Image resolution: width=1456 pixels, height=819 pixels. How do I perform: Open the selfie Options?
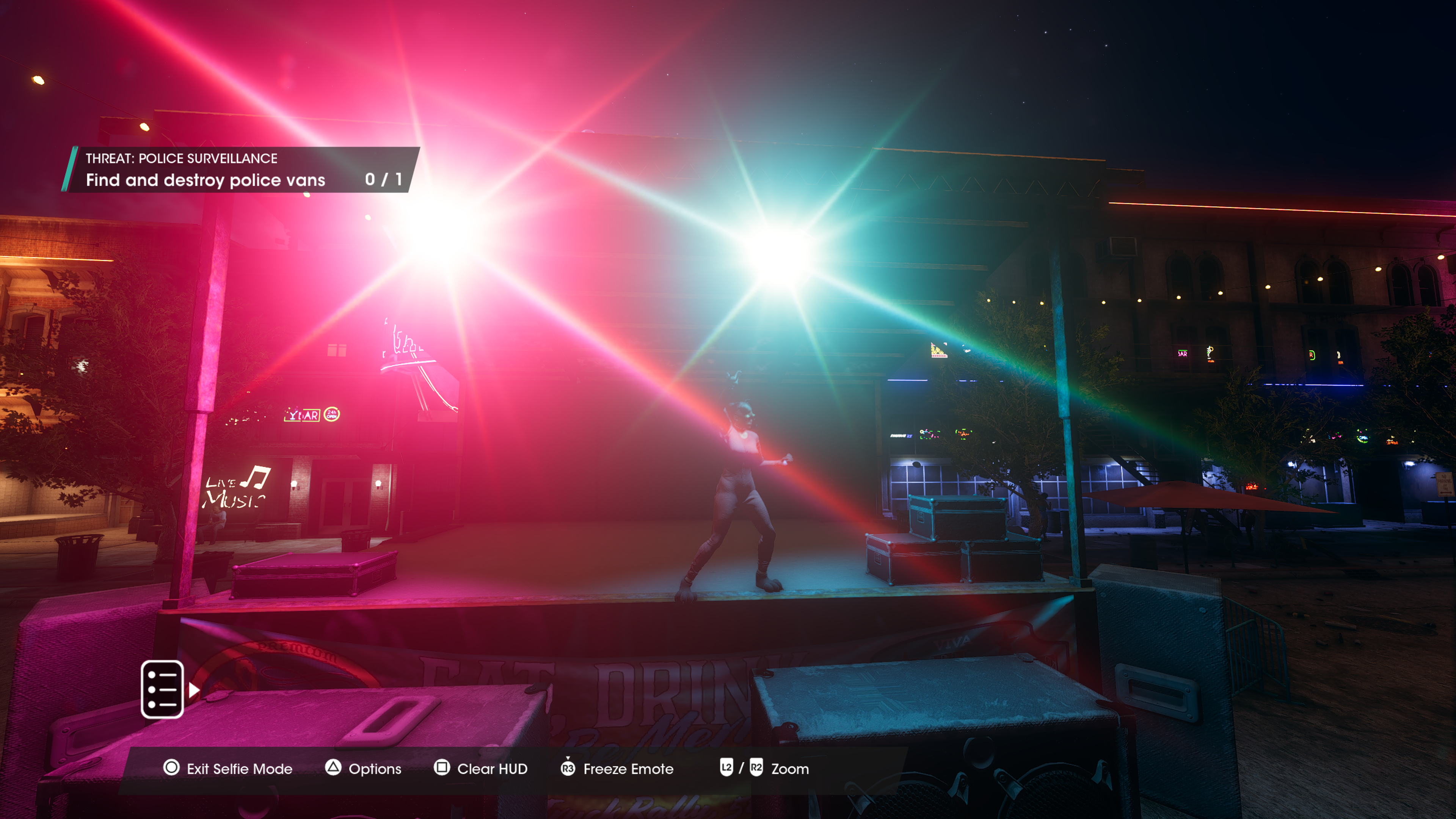(364, 769)
